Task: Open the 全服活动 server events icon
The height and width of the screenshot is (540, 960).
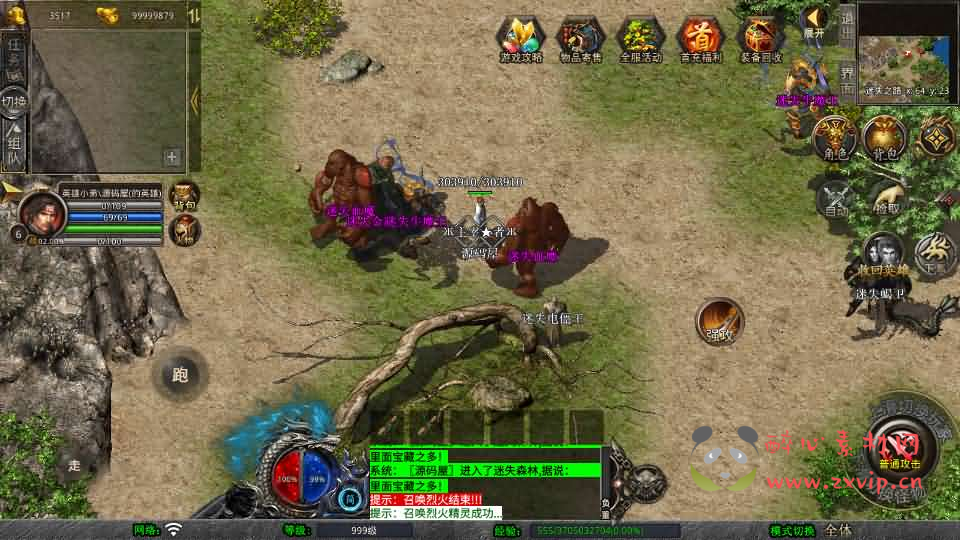Action: click(x=641, y=38)
